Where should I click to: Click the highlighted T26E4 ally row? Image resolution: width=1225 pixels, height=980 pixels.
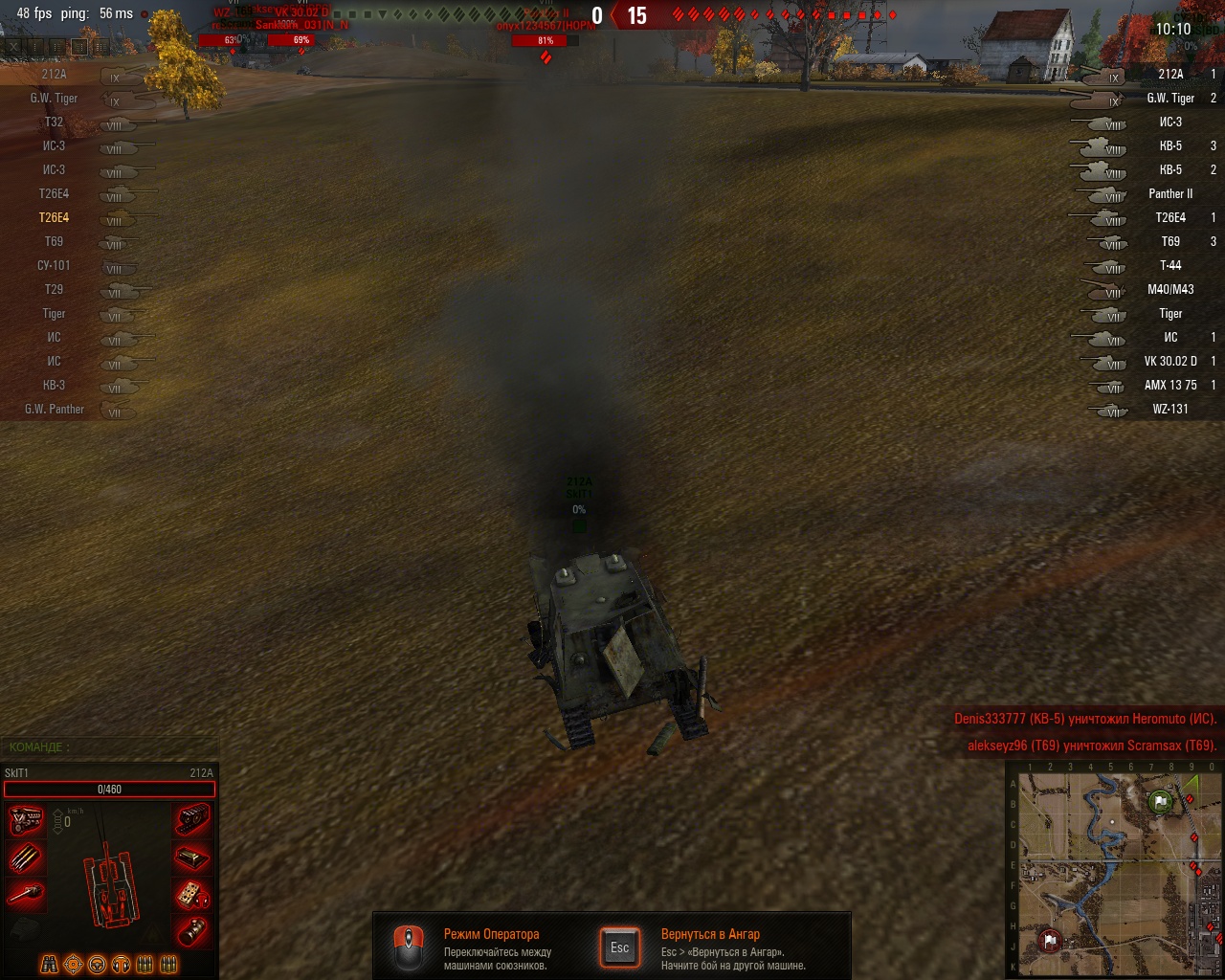54,217
